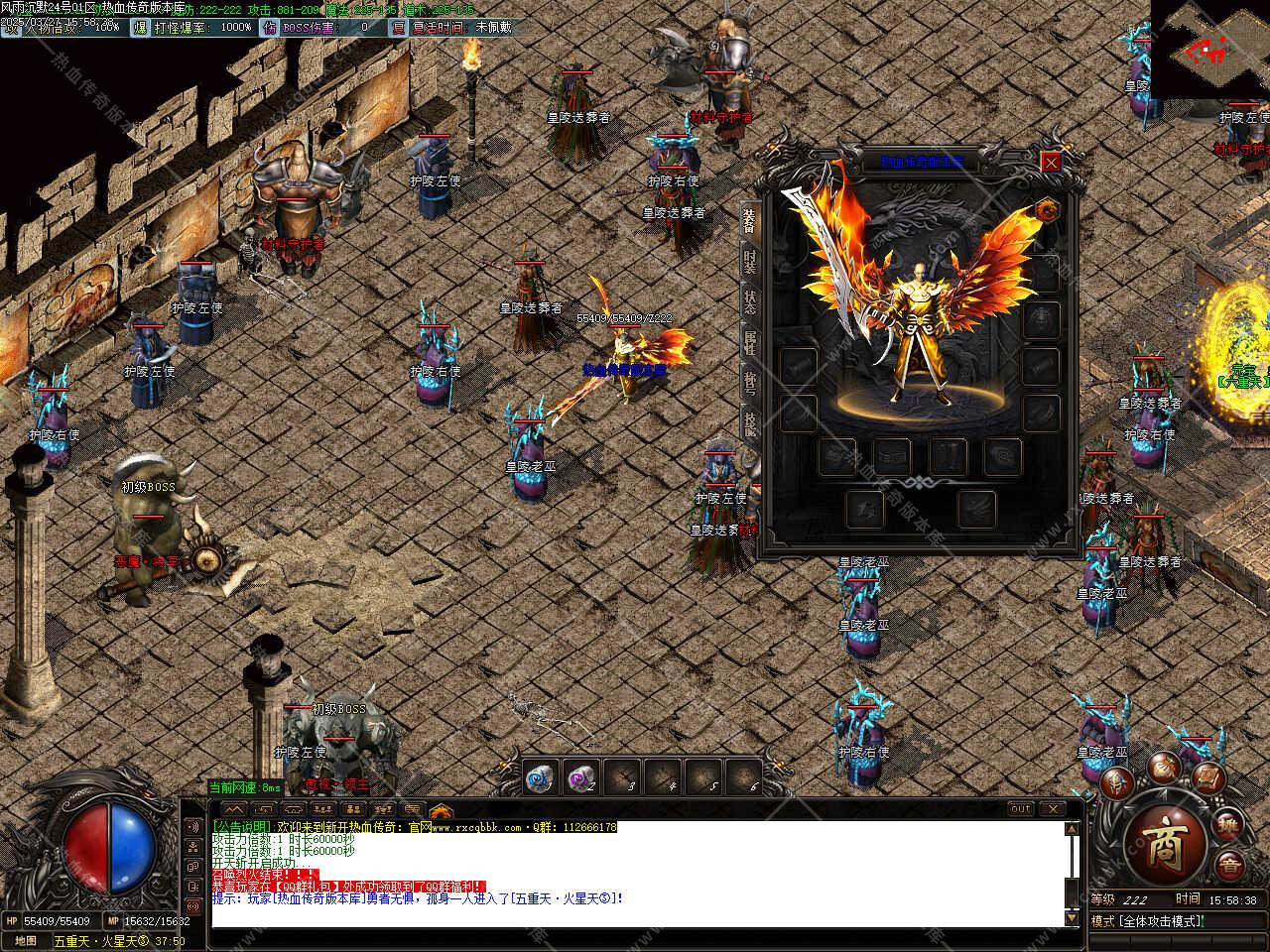
Task: Open the character helmet round button
Action: click(x=1117, y=783)
